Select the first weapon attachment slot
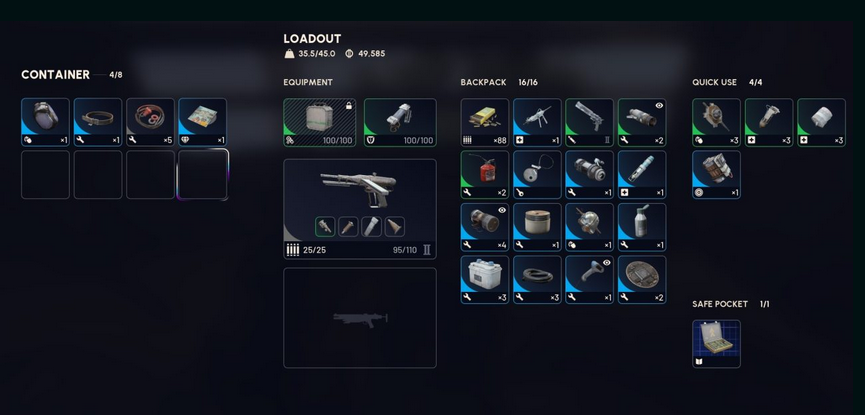This screenshot has width=865, height=415. 325,227
